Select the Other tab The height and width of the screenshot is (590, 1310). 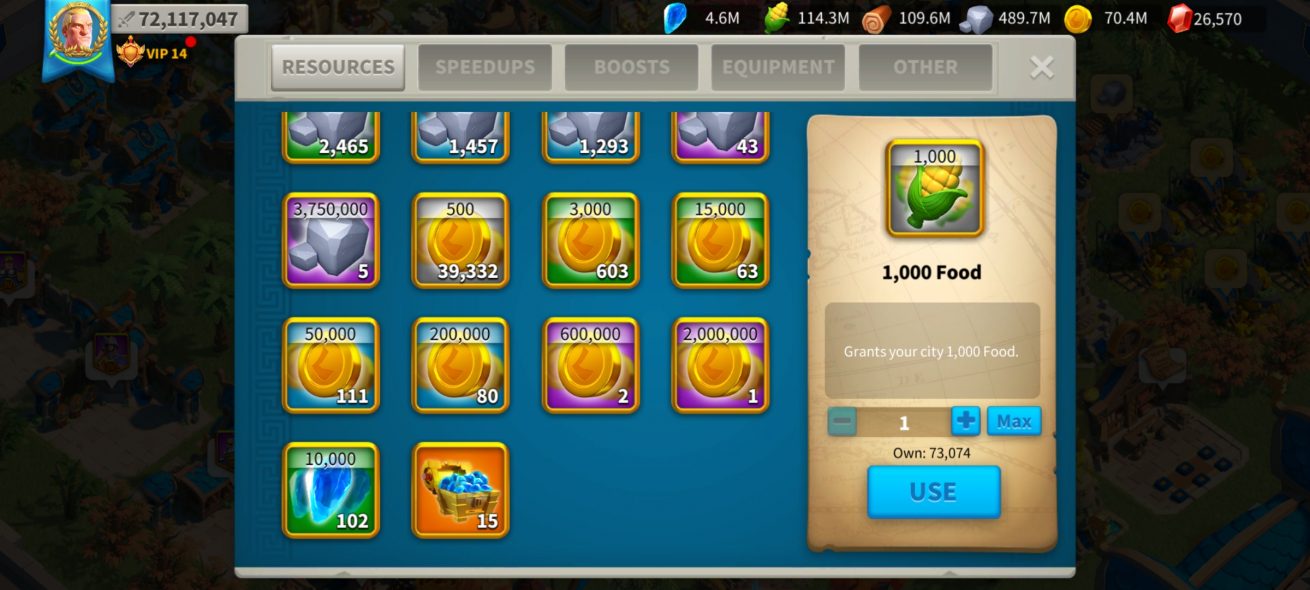(925, 67)
